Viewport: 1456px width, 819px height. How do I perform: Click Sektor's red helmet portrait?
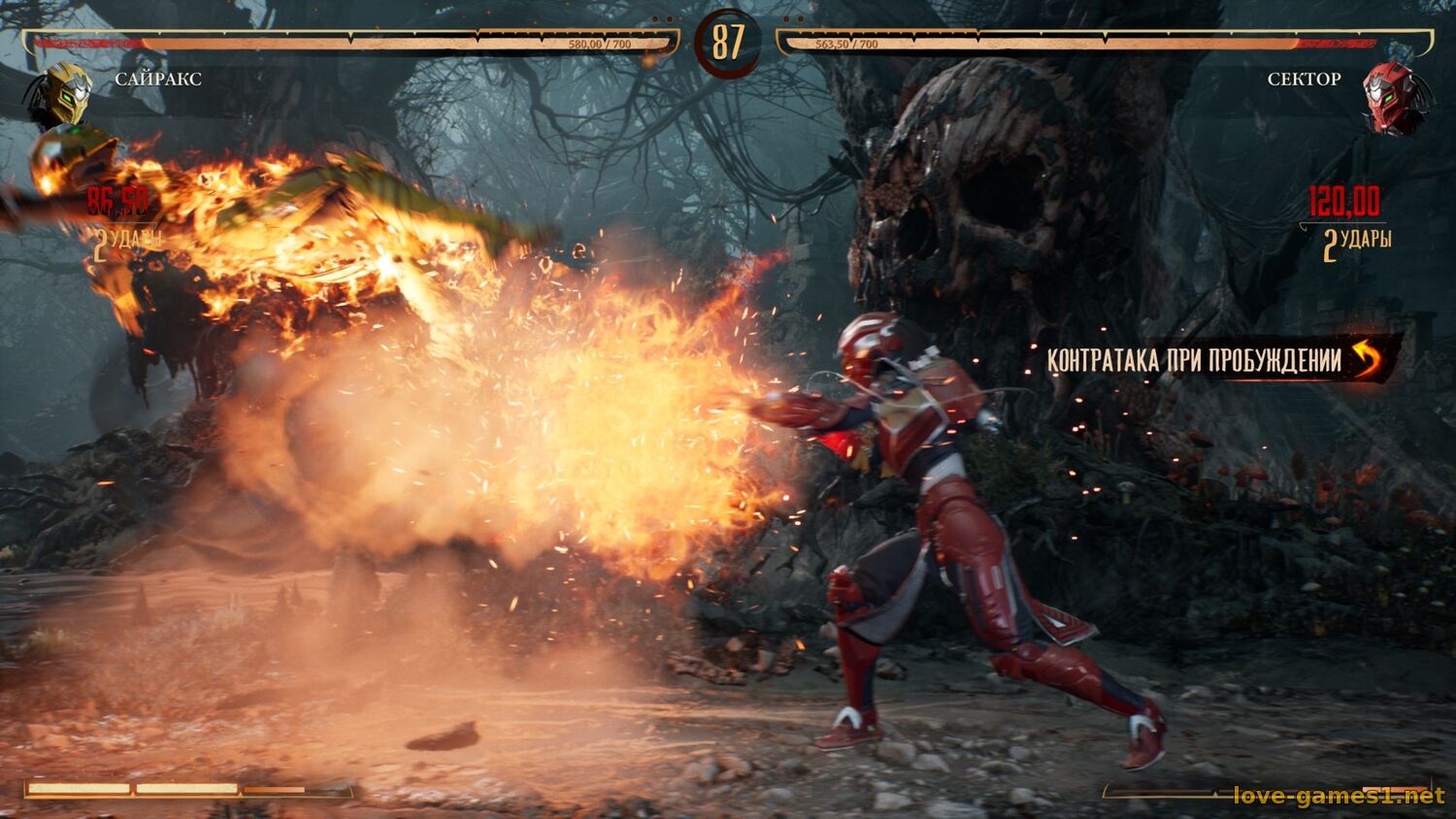[x=1394, y=96]
